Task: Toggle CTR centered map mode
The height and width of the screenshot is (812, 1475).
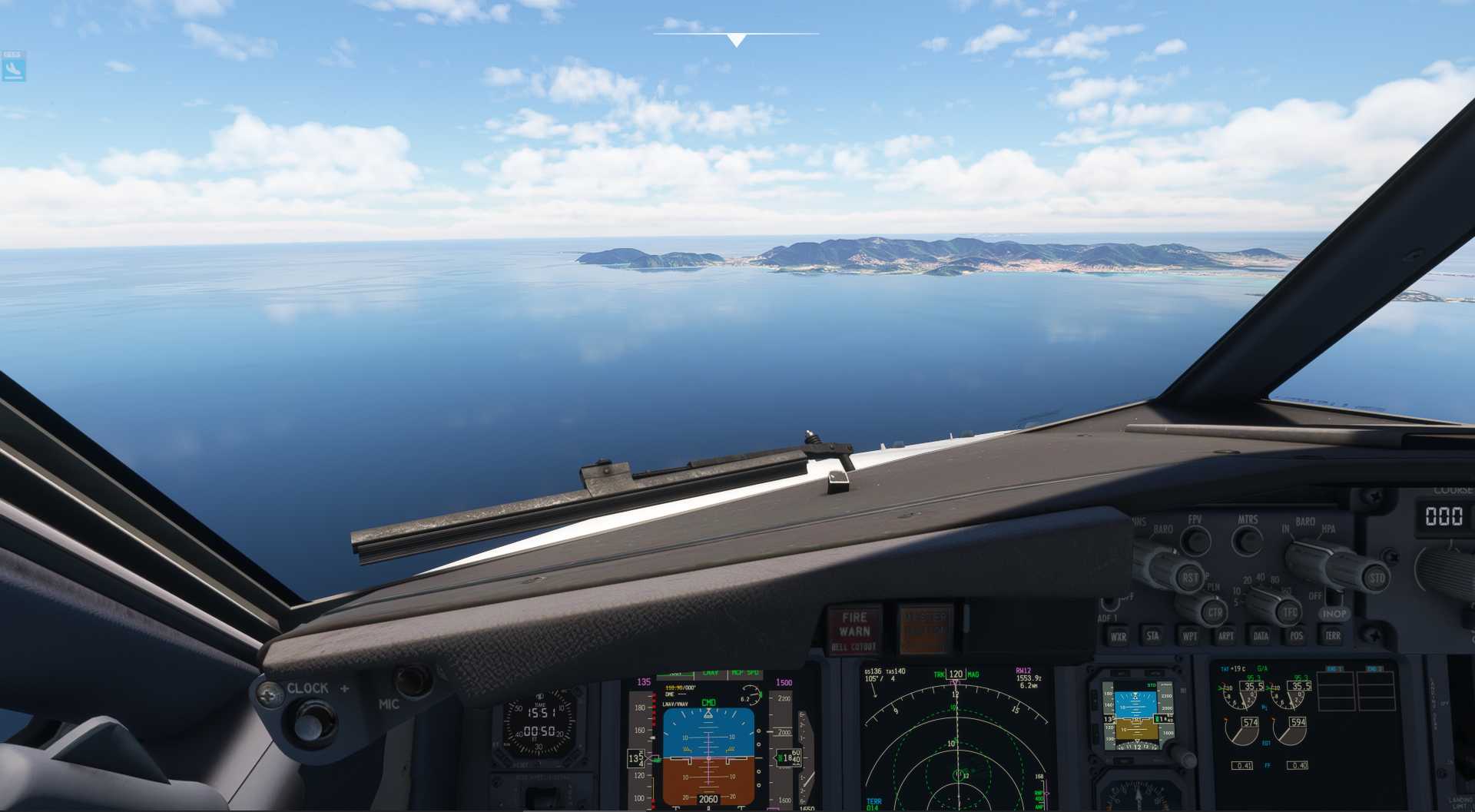Action: 1215,611
